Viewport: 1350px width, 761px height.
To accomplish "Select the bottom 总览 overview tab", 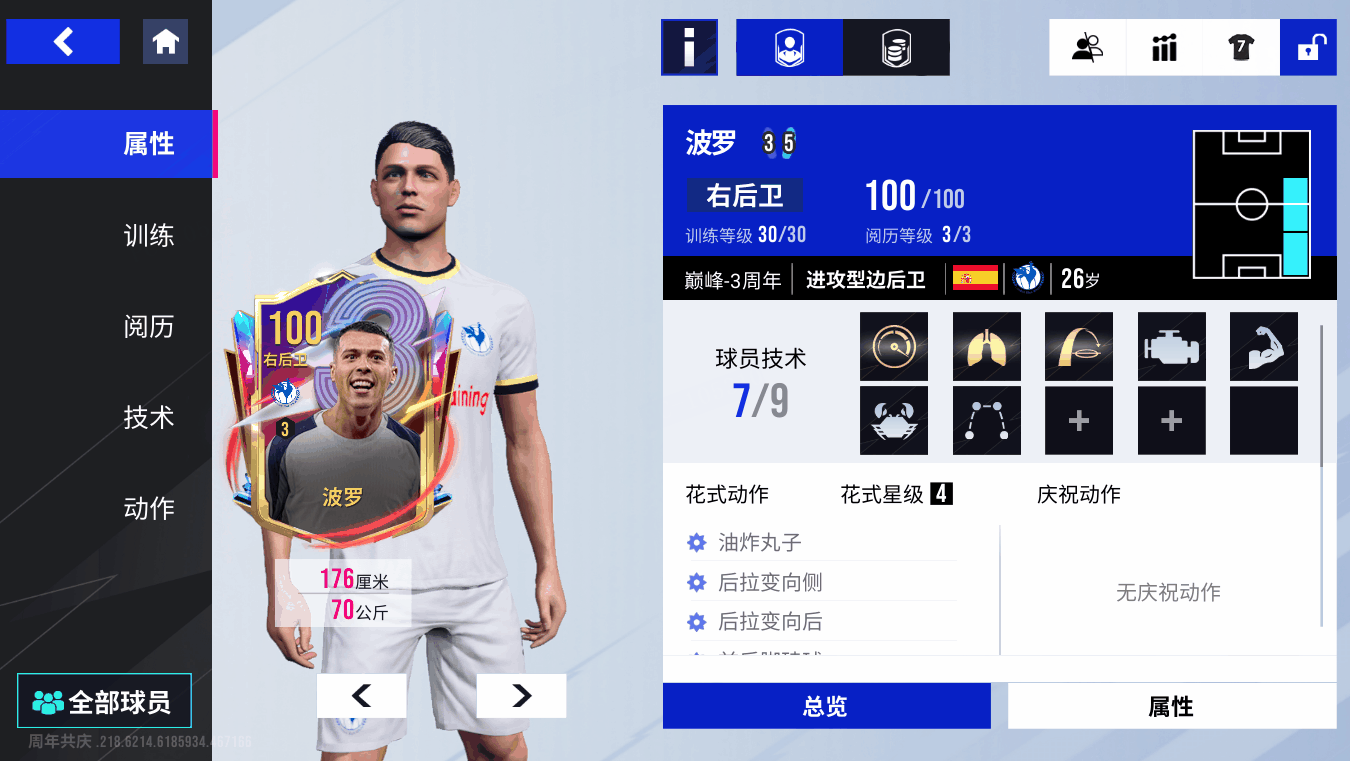I will tap(826, 707).
